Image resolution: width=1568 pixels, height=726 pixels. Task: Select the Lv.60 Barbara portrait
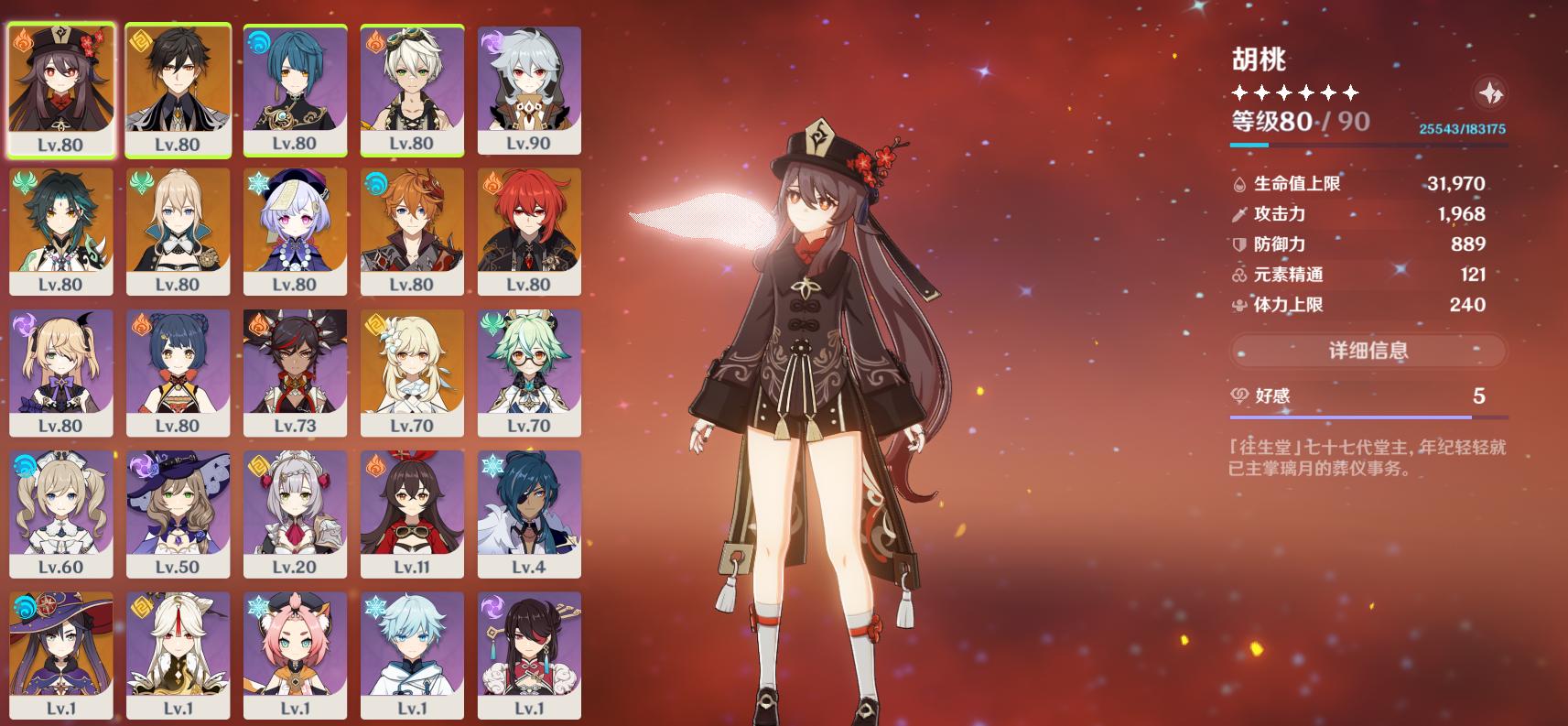pos(60,513)
